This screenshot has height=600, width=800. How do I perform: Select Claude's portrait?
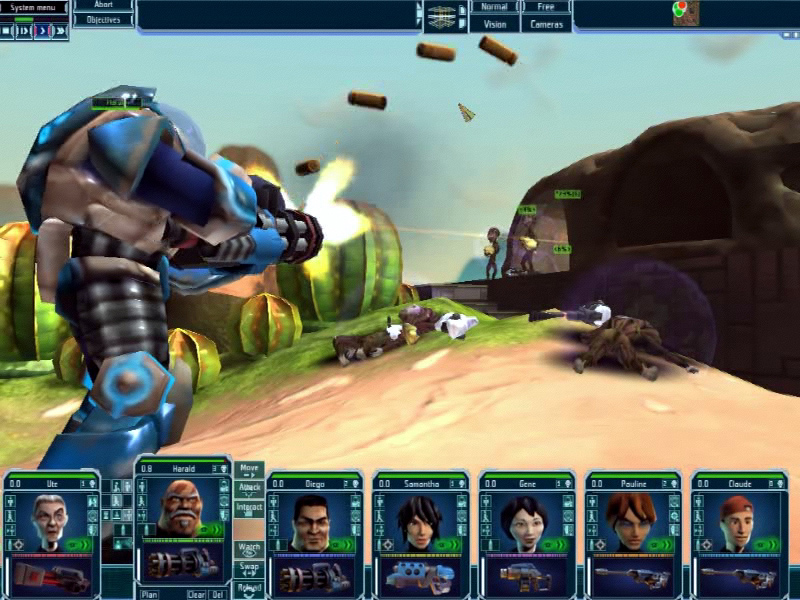point(736,520)
